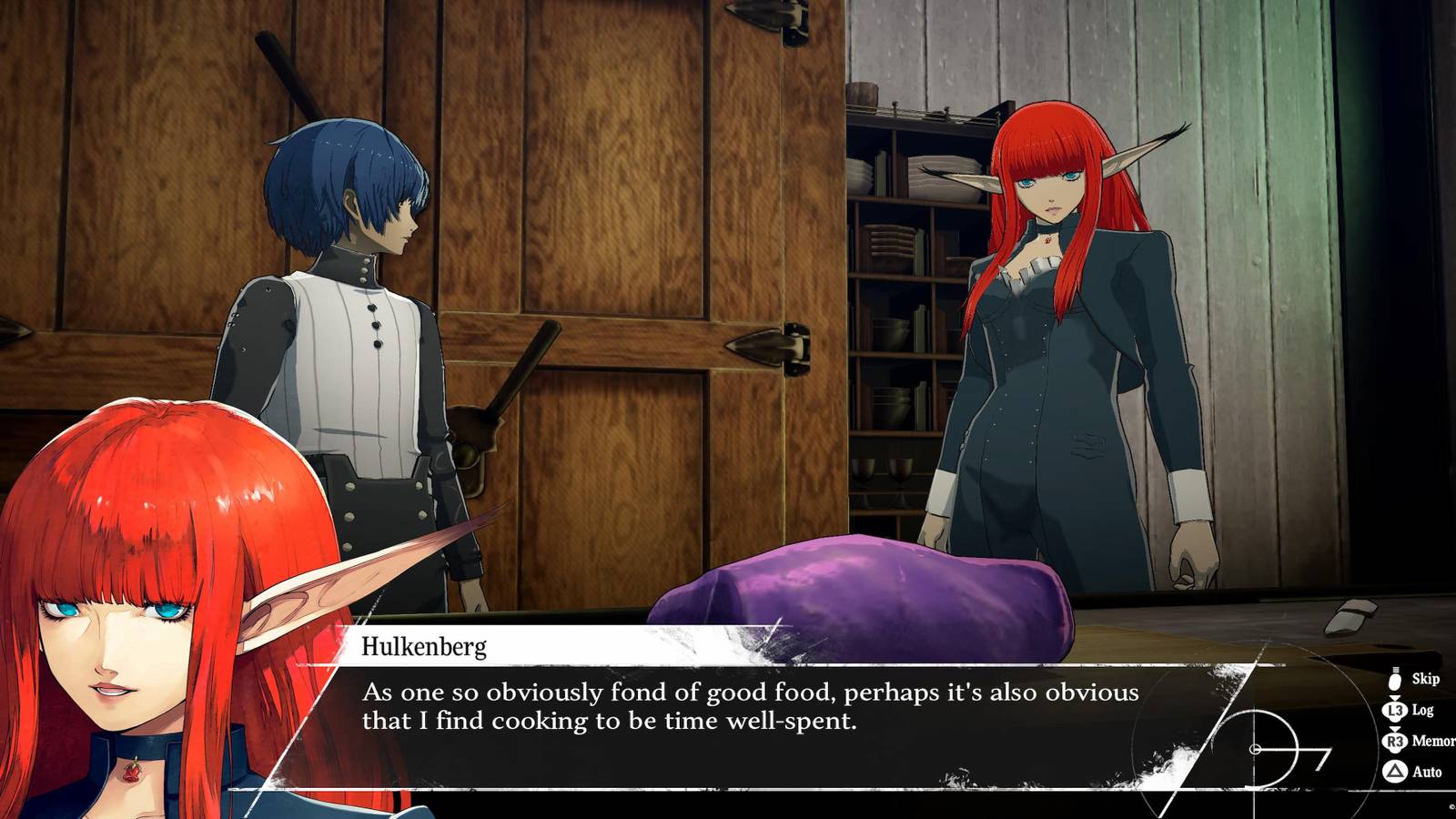
Task: Click the chevron arrow below the Skip icon
Action: pyautogui.click(x=1395, y=698)
